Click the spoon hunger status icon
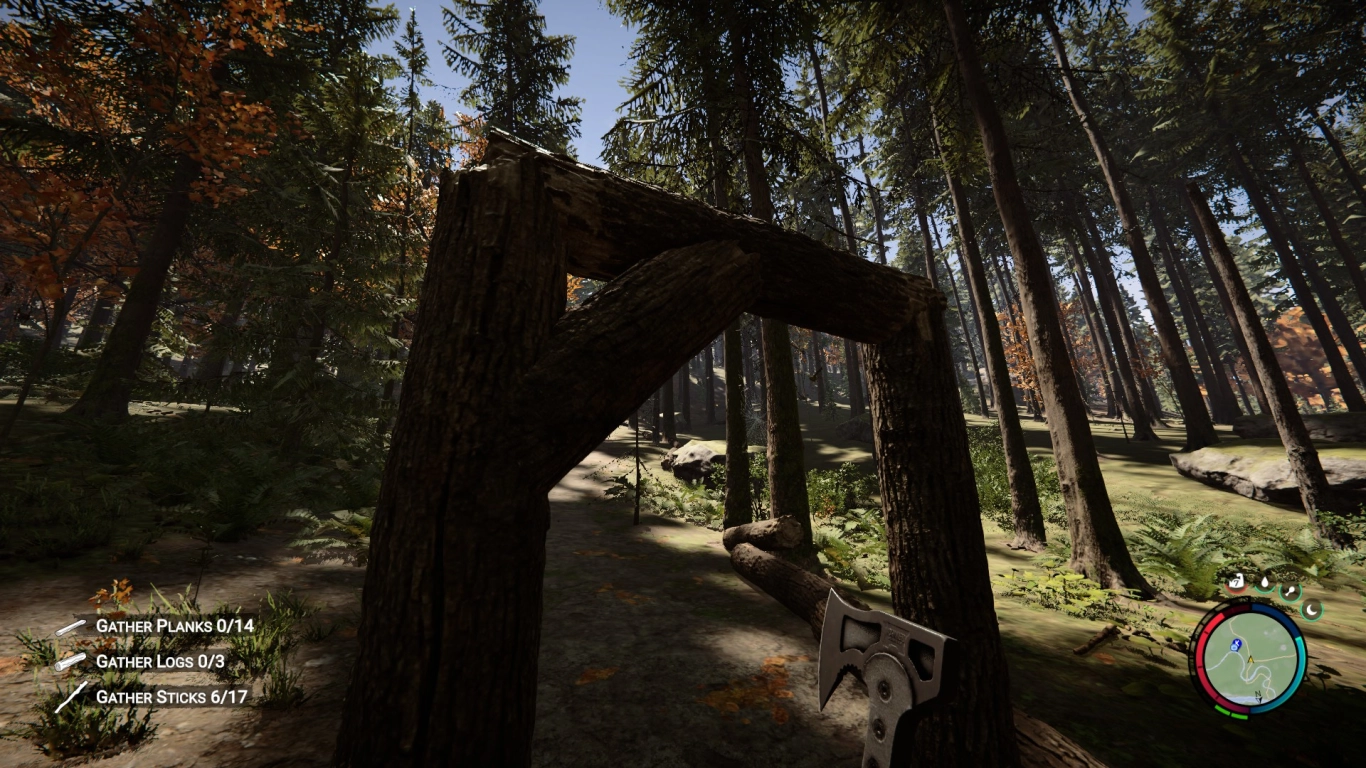Screen dimensions: 1366x768 click(1290, 589)
